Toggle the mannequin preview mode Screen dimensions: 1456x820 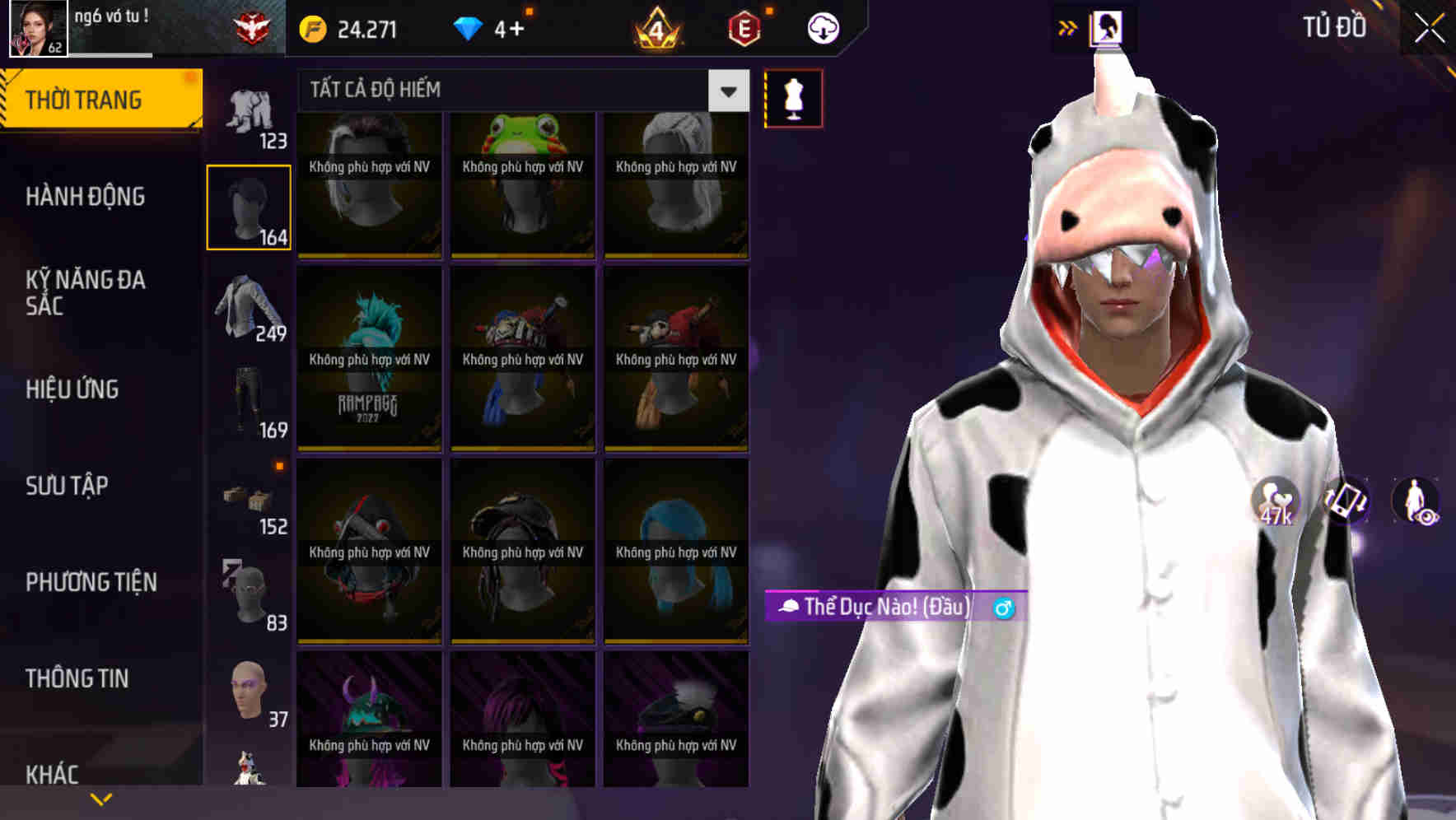pyautogui.click(x=793, y=97)
